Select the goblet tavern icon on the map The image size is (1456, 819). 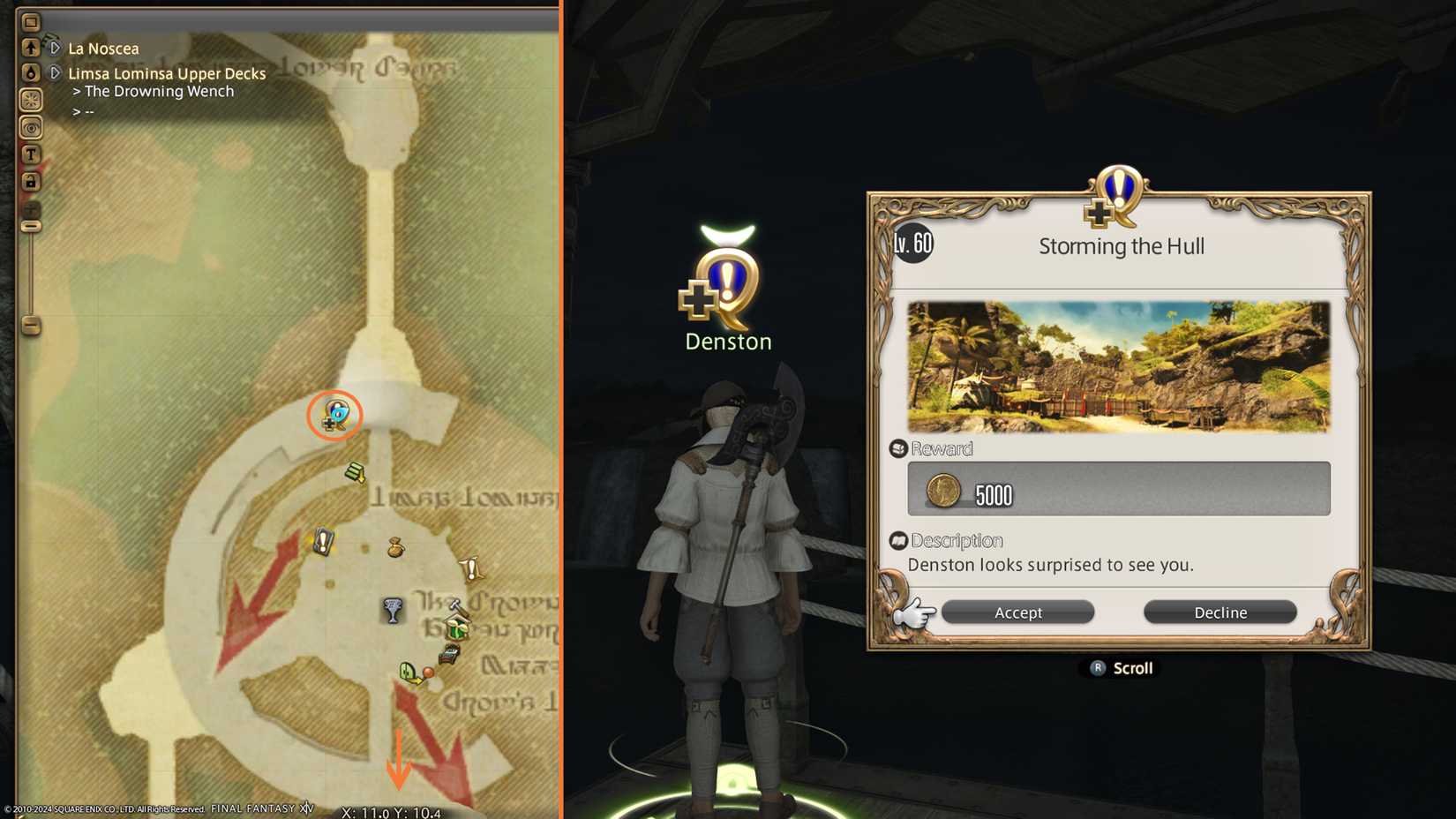click(x=392, y=610)
